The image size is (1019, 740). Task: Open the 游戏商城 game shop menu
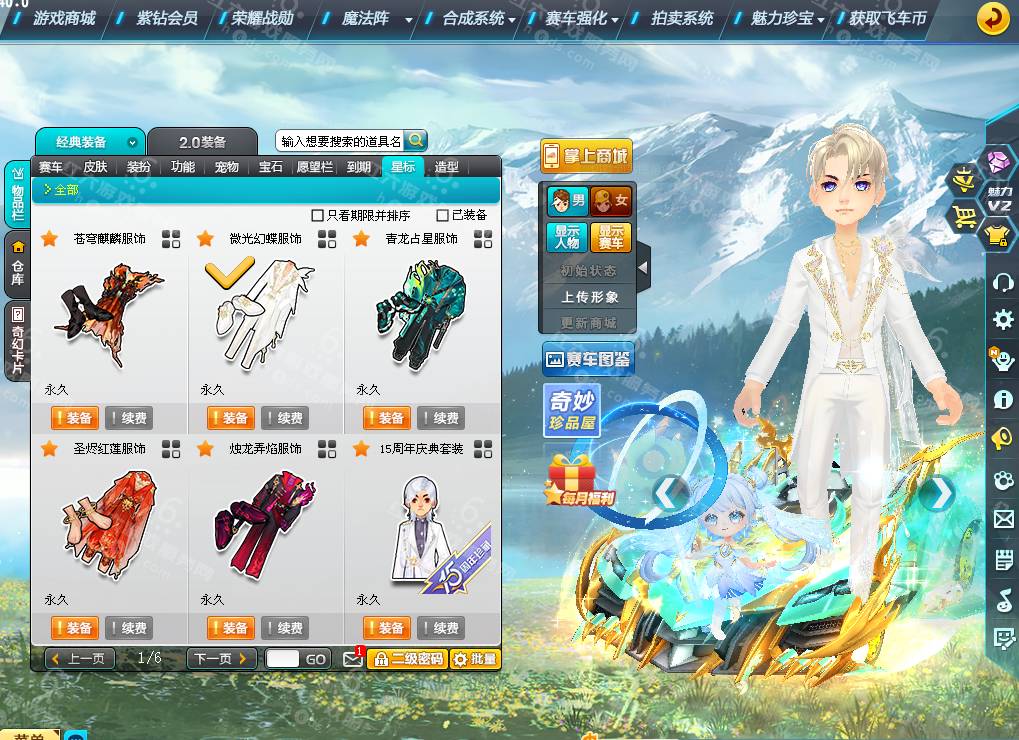pos(64,18)
